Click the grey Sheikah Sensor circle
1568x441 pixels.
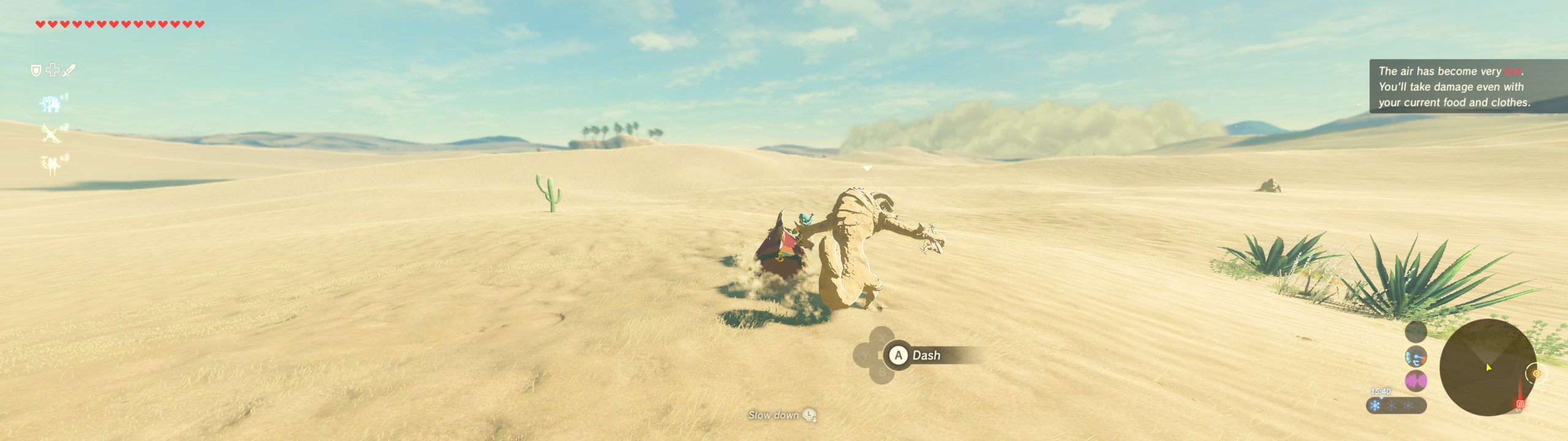pyautogui.click(x=1415, y=331)
